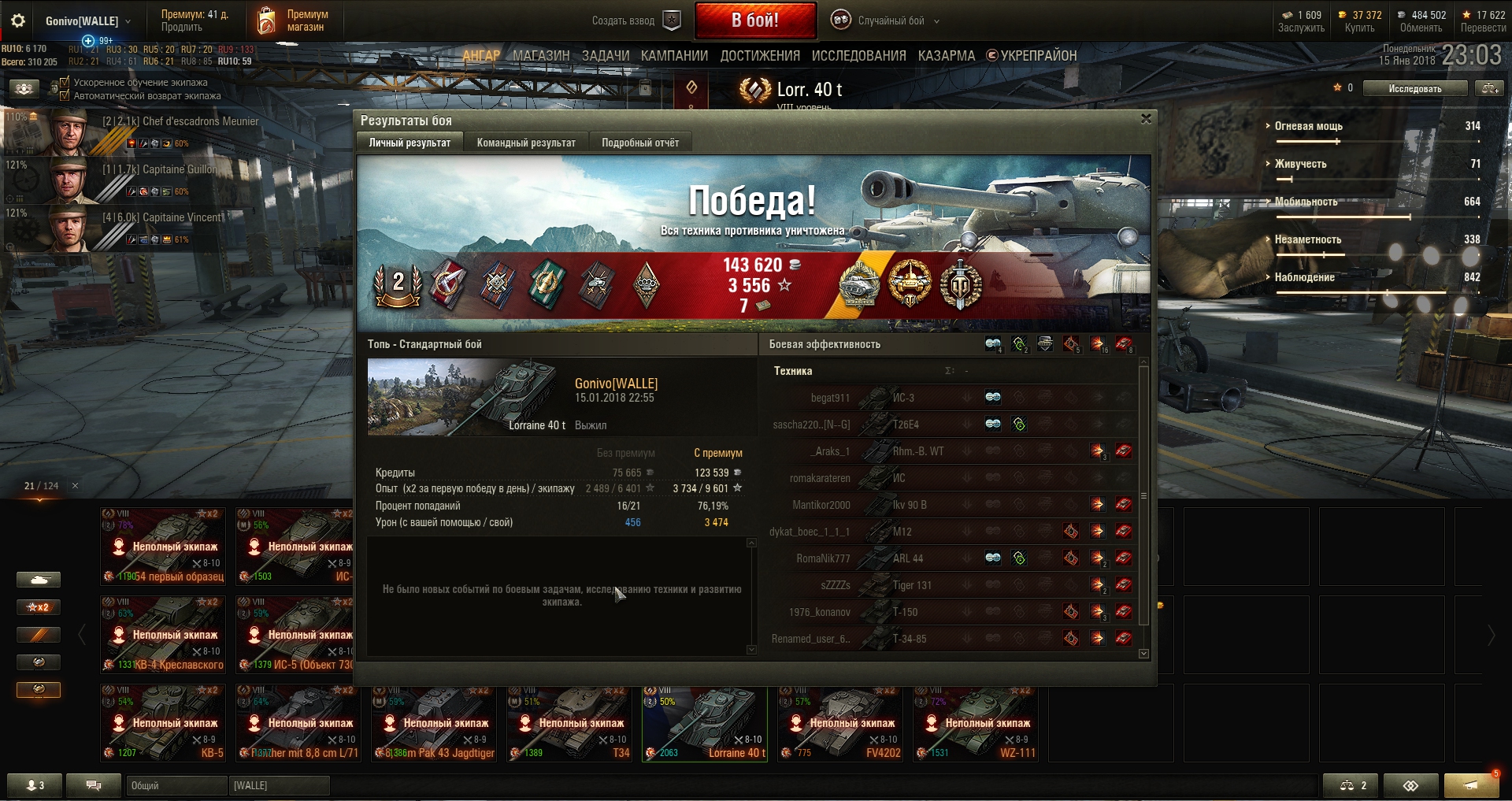This screenshot has height=801, width=1512.
Task: Enter the КАЗАРМА barracks
Action: pyautogui.click(x=946, y=56)
